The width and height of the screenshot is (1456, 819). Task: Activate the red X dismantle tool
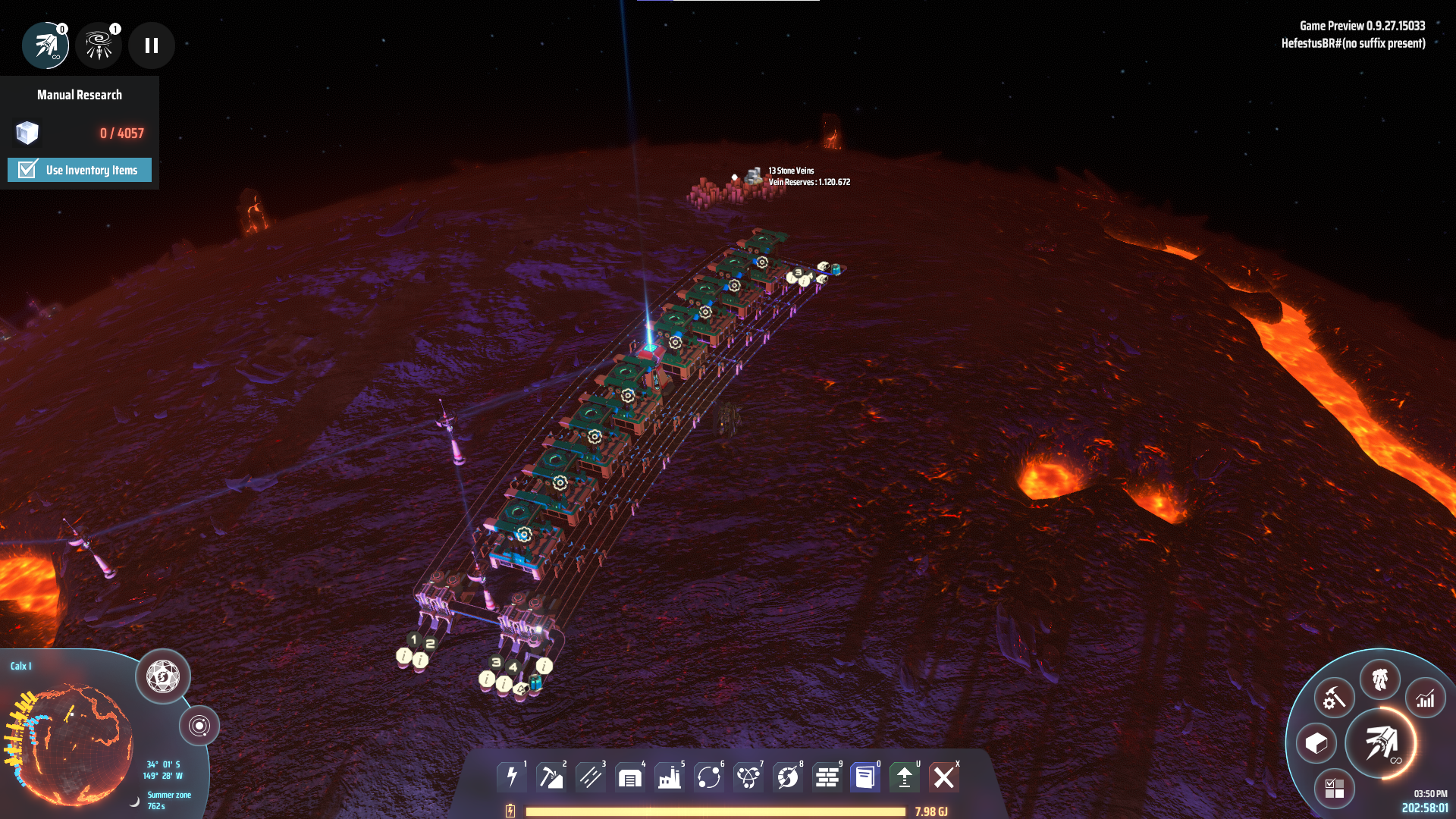point(944,777)
